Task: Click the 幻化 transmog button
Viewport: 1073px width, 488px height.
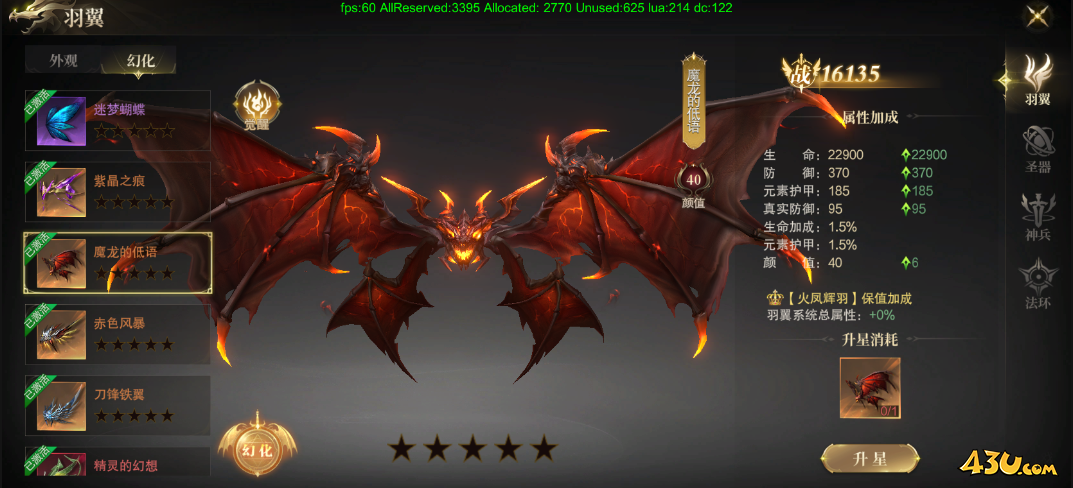Action: point(257,449)
